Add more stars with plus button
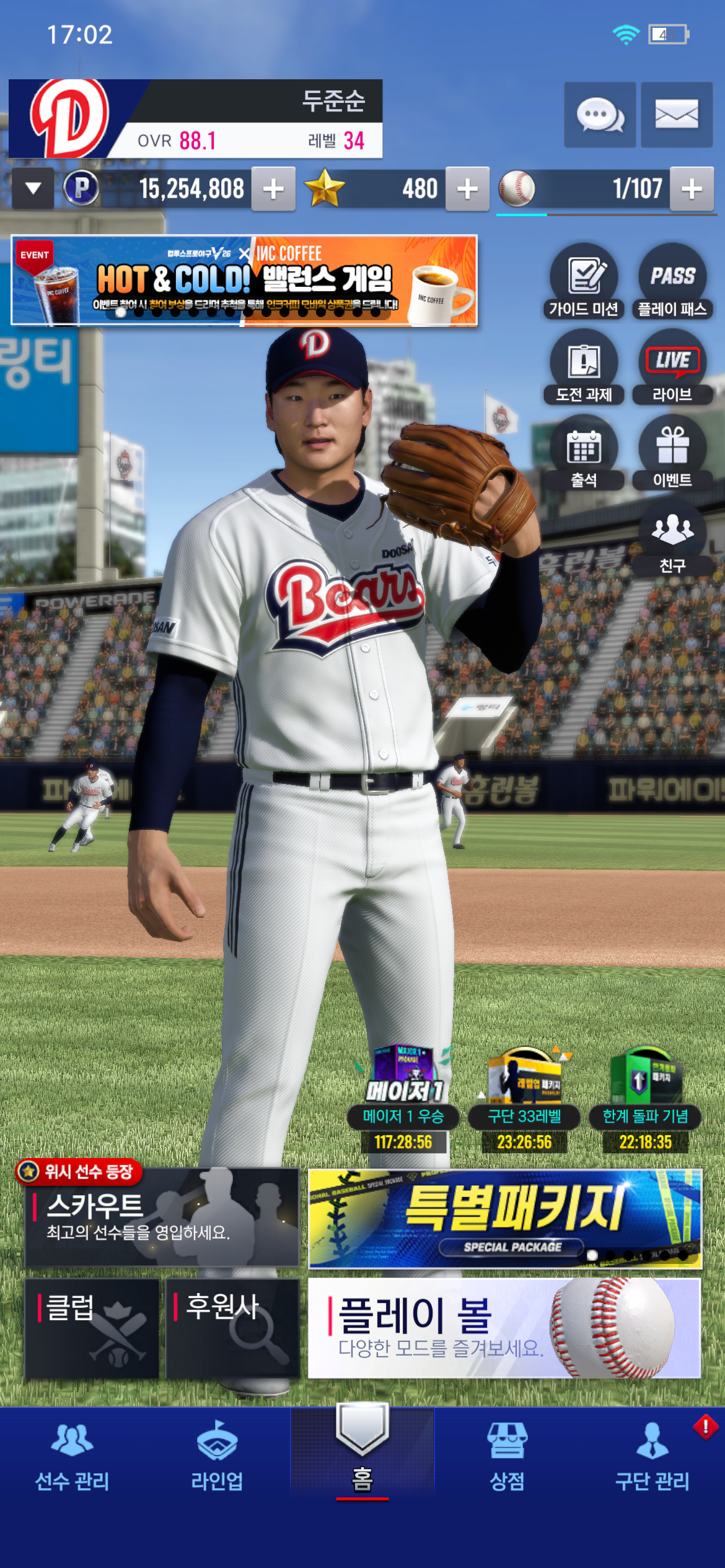This screenshot has width=725, height=1568. pos(467,189)
